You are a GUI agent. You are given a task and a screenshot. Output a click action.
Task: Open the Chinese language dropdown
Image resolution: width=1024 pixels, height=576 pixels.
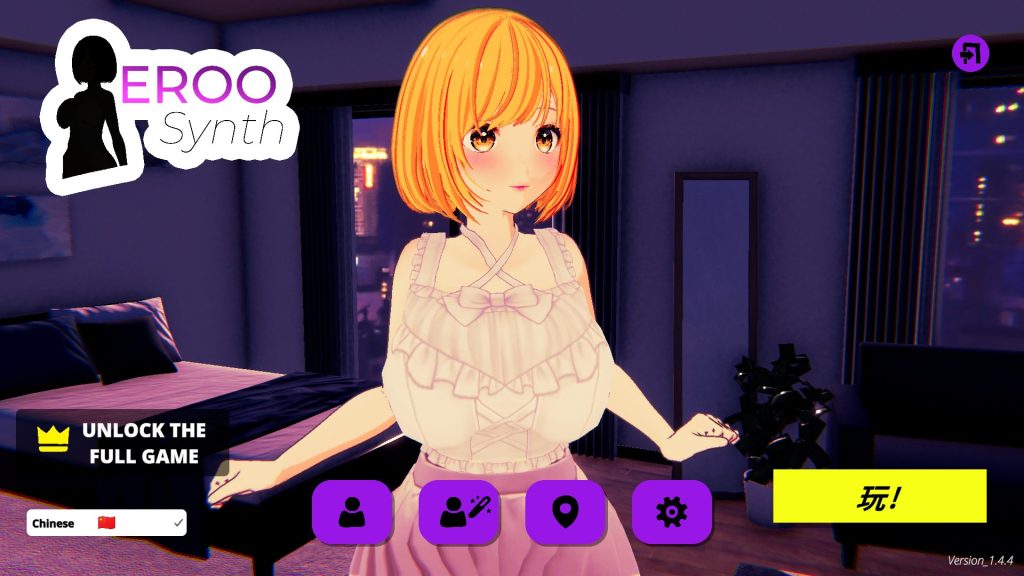106,523
